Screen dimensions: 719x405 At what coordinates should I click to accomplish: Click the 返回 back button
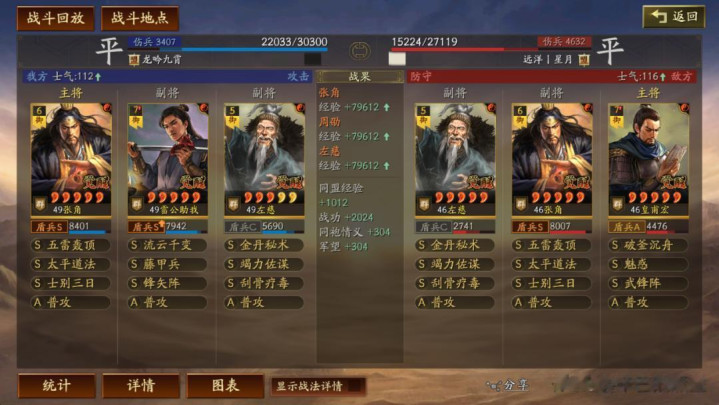[x=674, y=17]
